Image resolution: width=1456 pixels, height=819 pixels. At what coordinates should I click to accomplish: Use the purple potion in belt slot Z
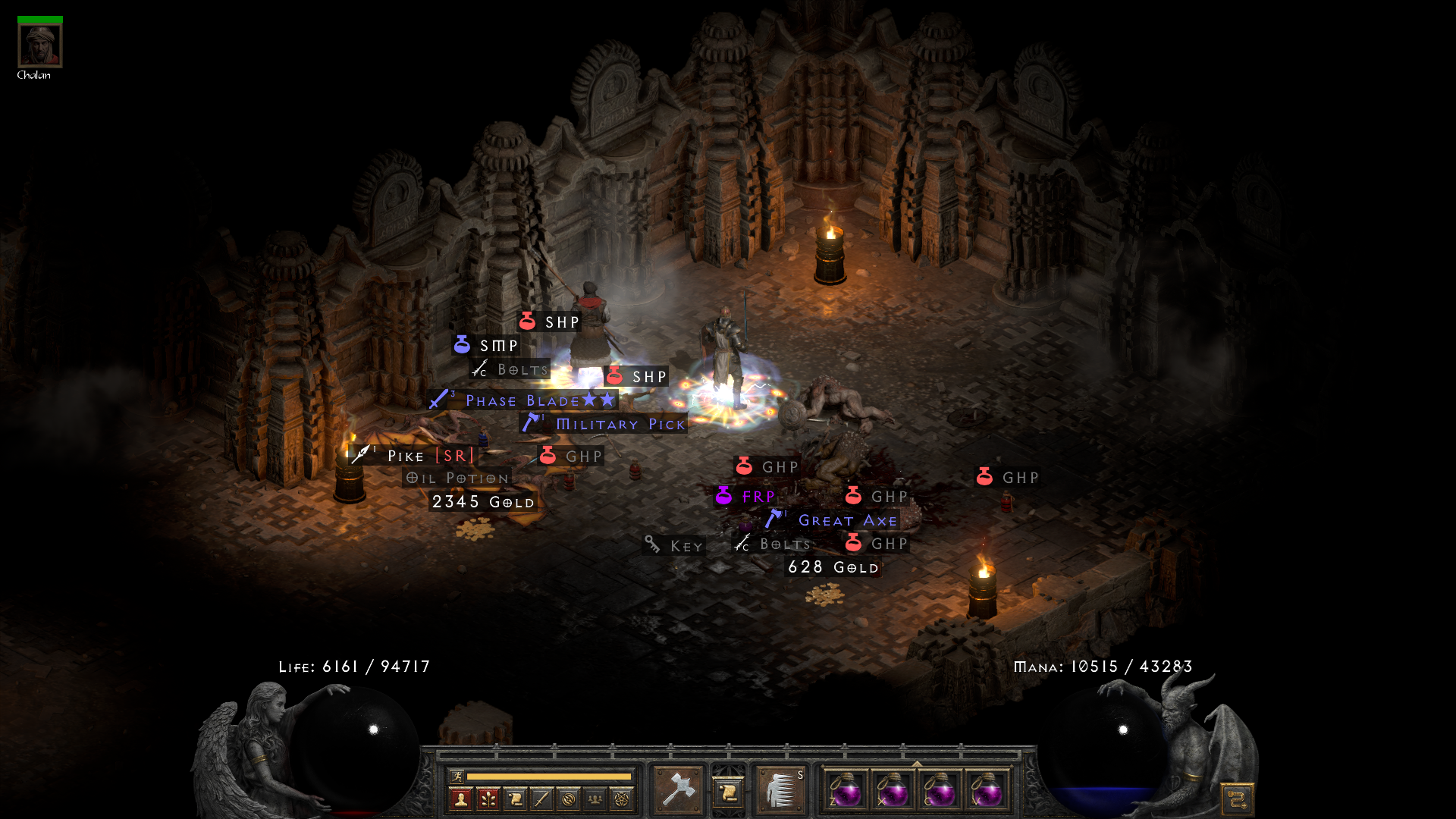pyautogui.click(x=846, y=790)
